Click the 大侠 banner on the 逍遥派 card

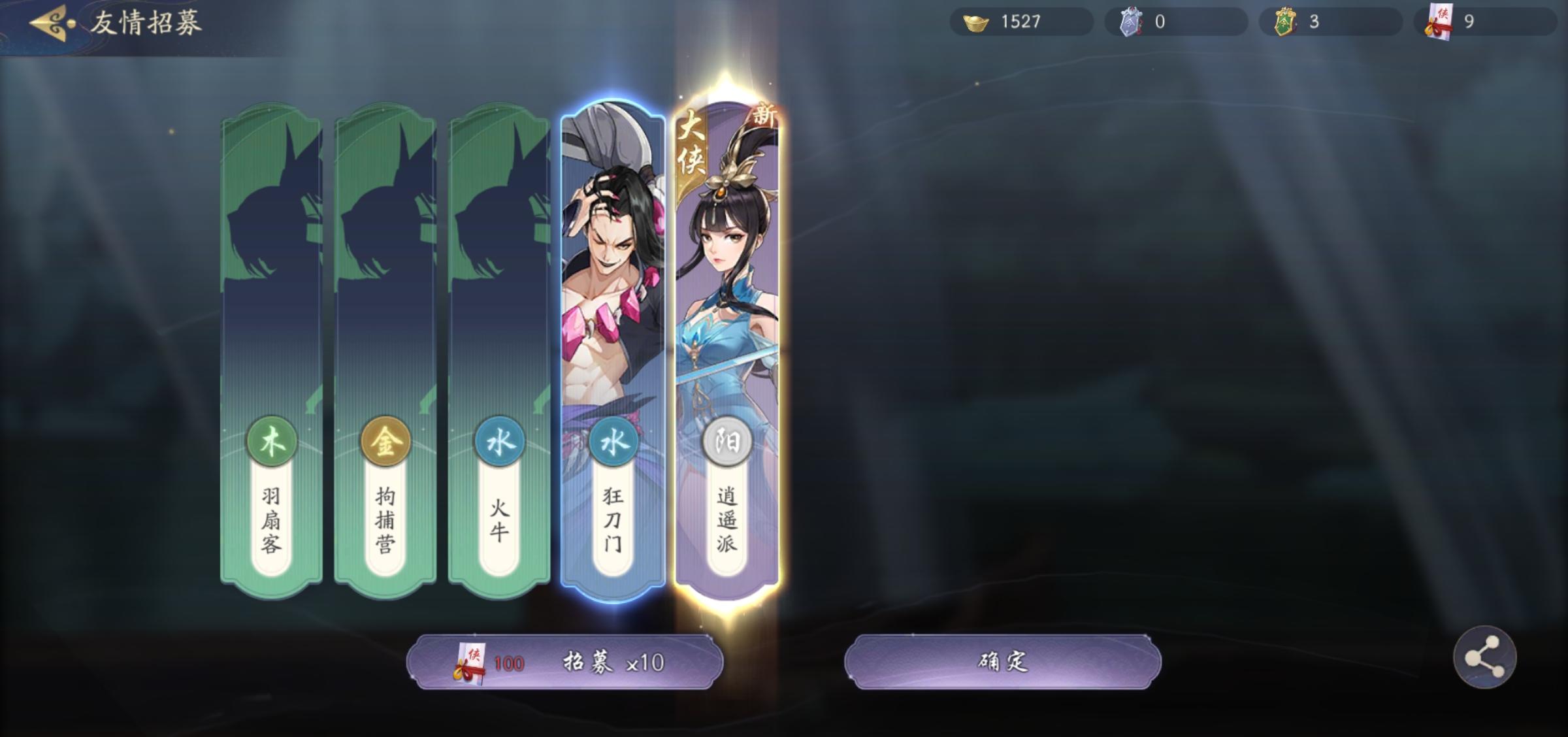point(690,145)
